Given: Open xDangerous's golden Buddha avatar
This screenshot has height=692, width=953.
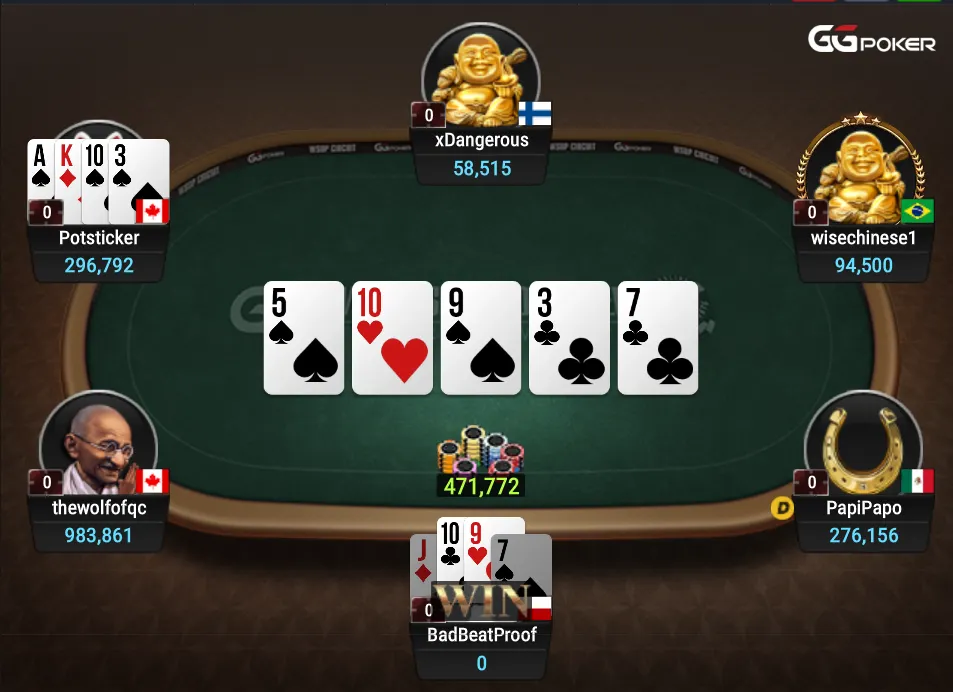Looking at the screenshot, I should point(480,75).
